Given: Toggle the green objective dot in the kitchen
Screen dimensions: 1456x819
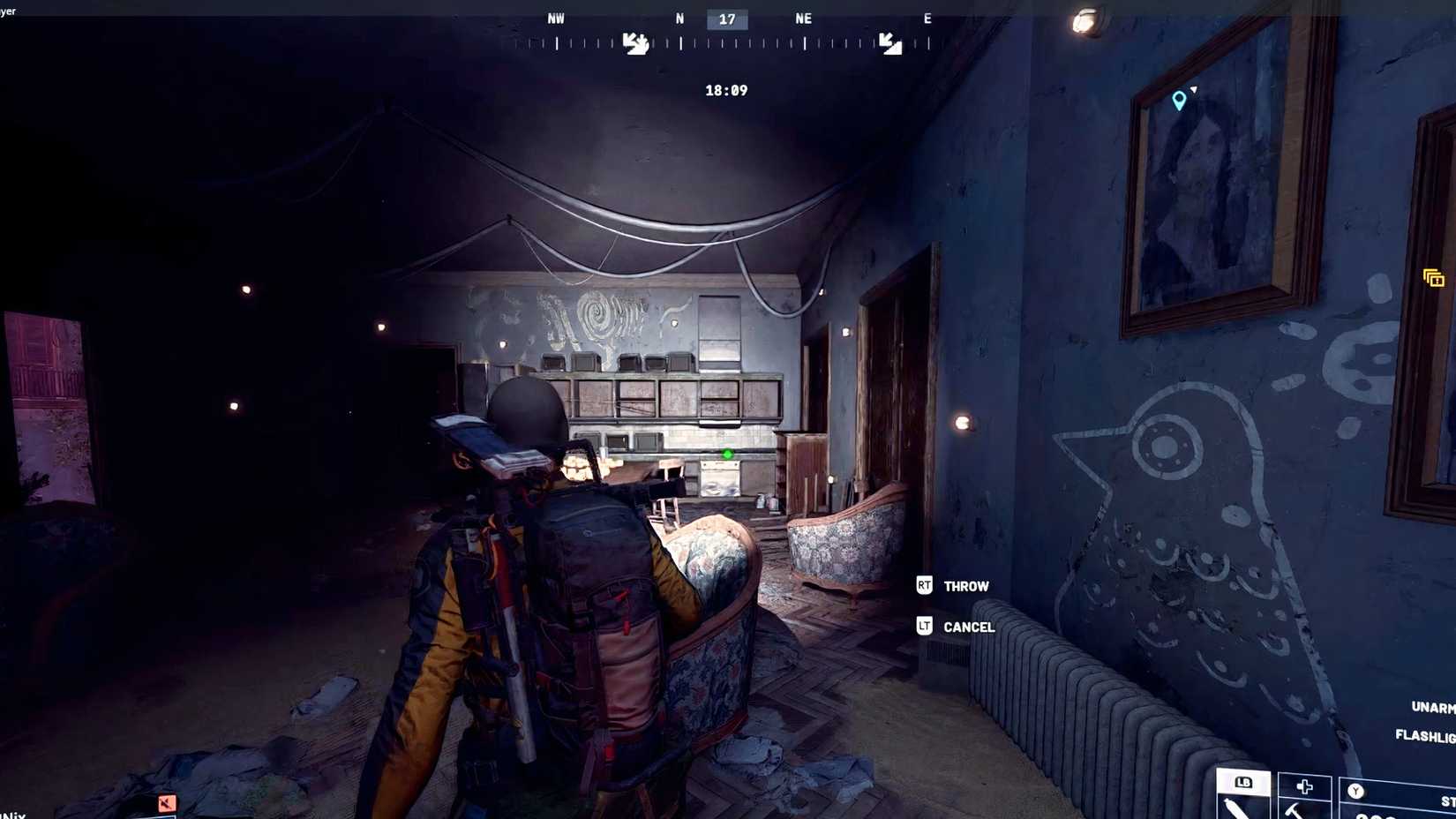Looking at the screenshot, I should [726, 454].
